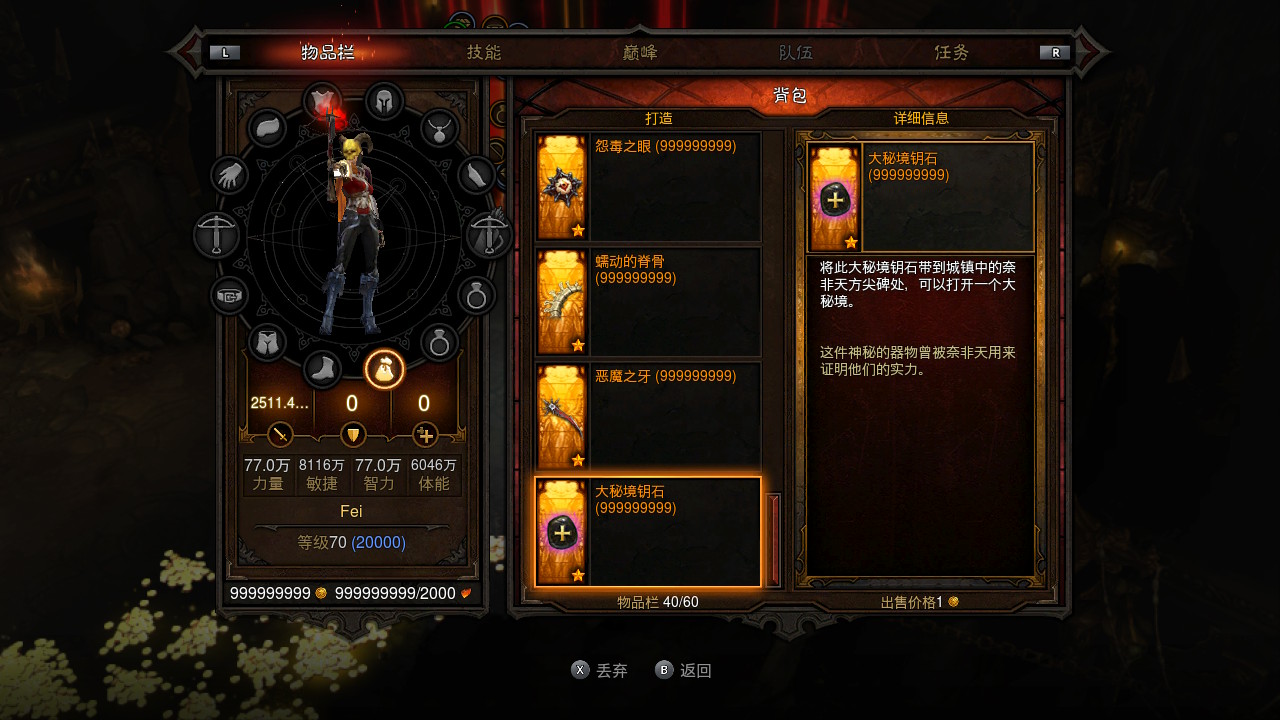1280x720 pixels.
Task: Open the 巅峰 tab
Action: click(x=640, y=52)
